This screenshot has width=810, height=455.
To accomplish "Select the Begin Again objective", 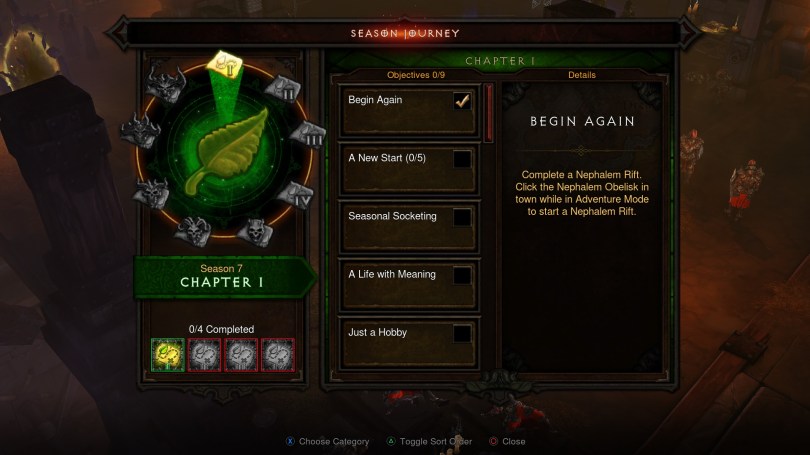I will point(409,110).
